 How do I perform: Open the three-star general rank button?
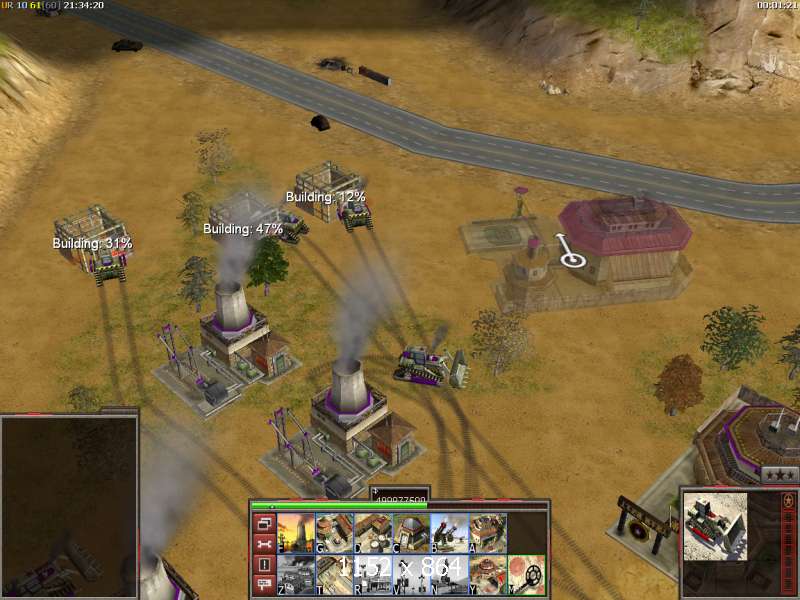780,476
